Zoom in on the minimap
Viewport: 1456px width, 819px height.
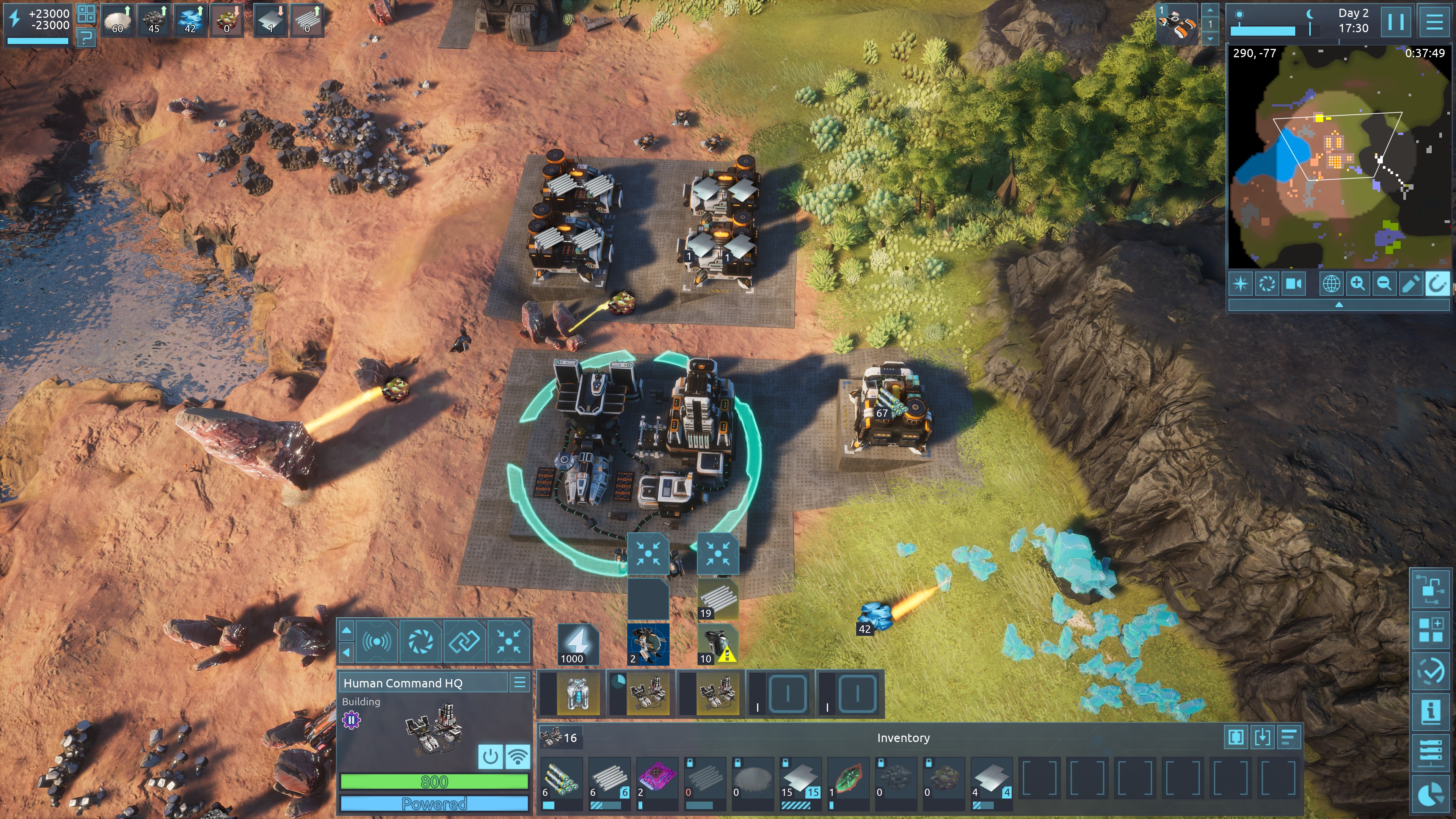pyautogui.click(x=1357, y=283)
